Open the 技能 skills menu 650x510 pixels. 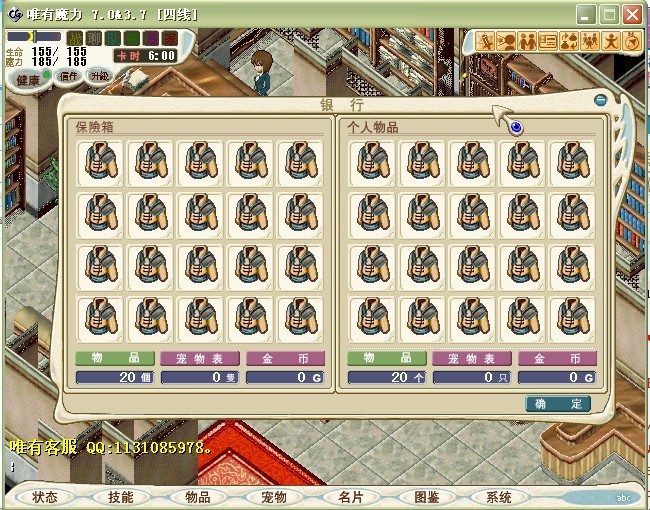120,497
